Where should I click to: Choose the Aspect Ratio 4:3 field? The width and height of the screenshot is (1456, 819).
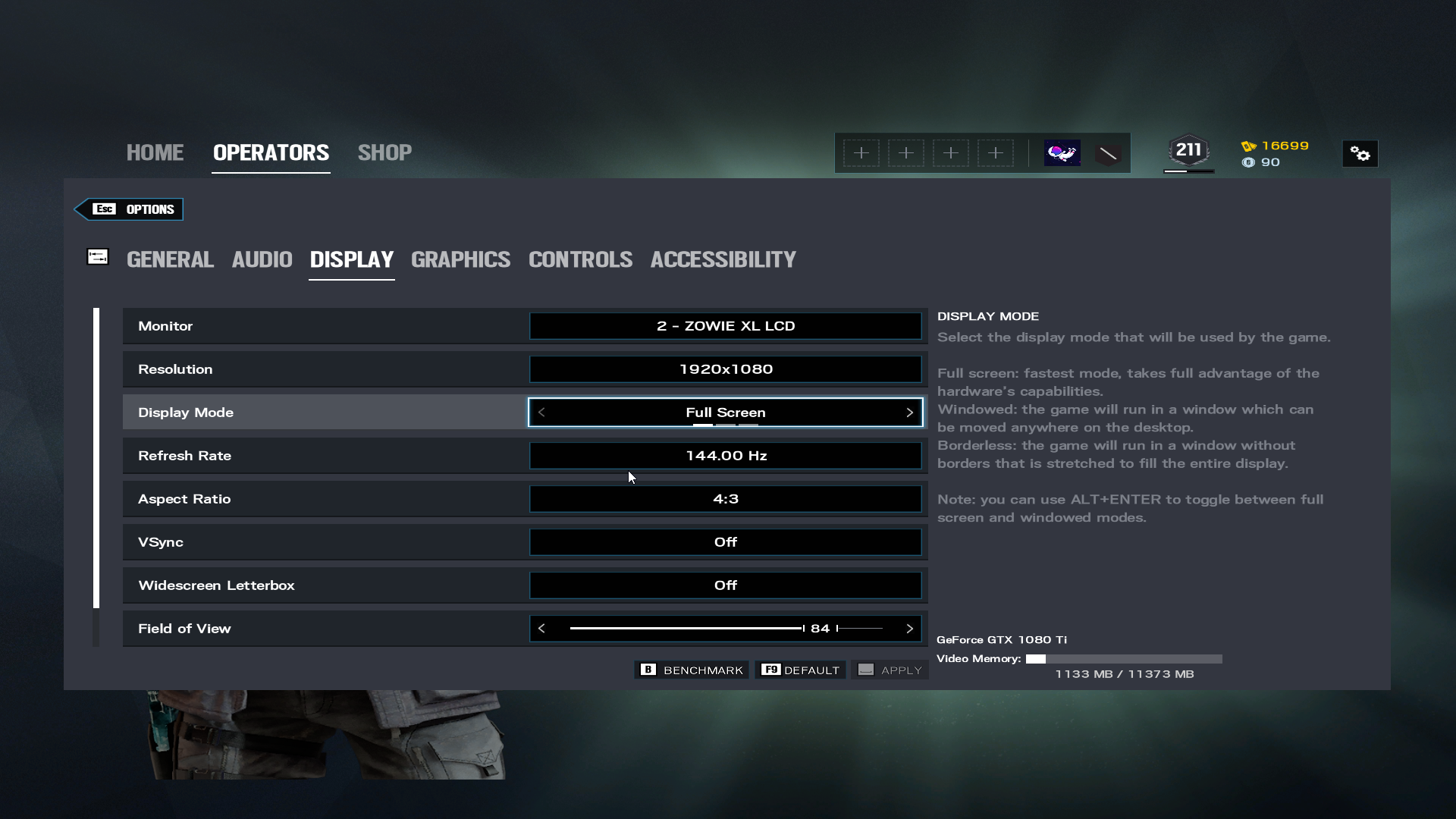tap(725, 499)
